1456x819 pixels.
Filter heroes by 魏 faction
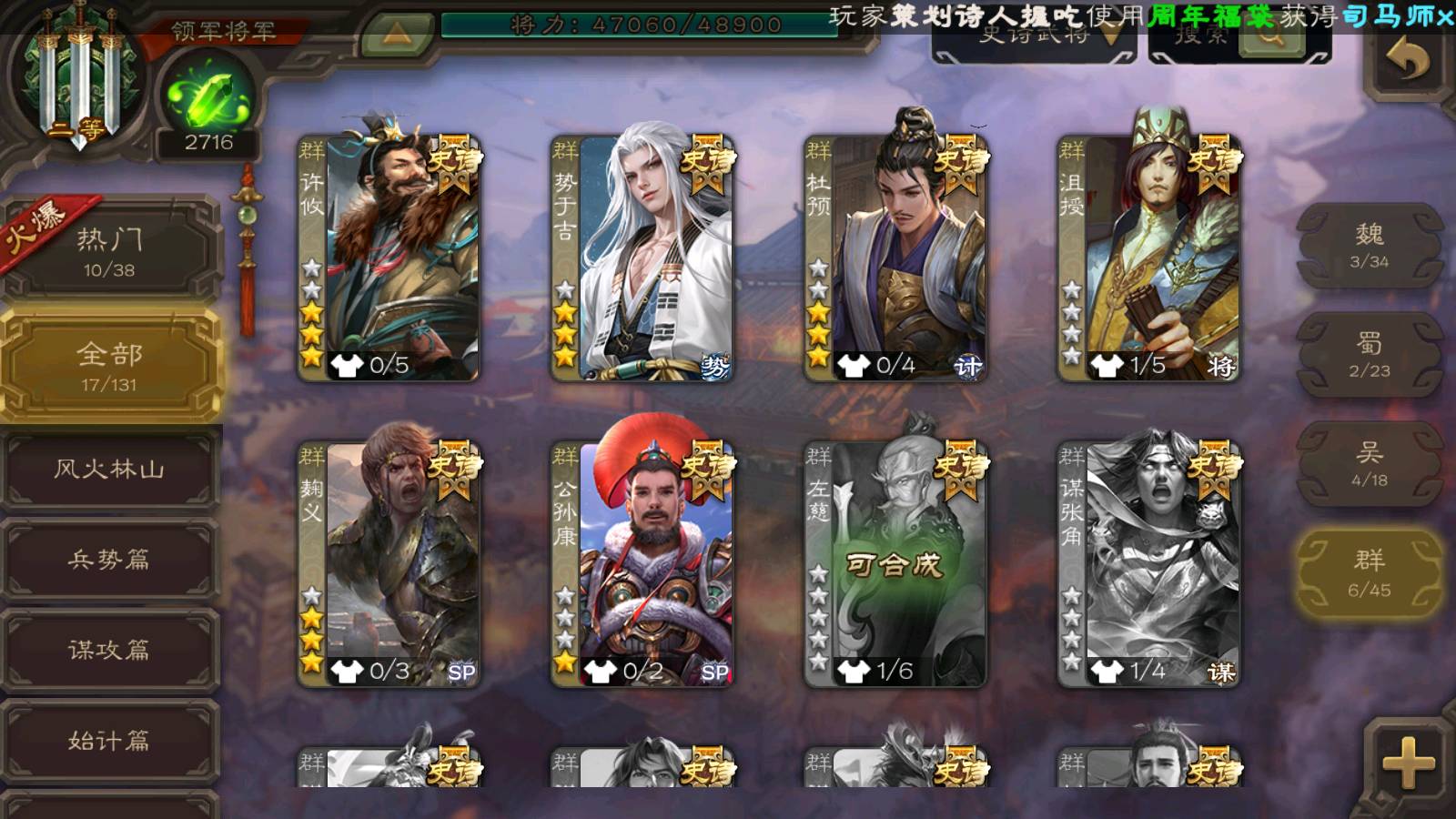(x=1369, y=246)
